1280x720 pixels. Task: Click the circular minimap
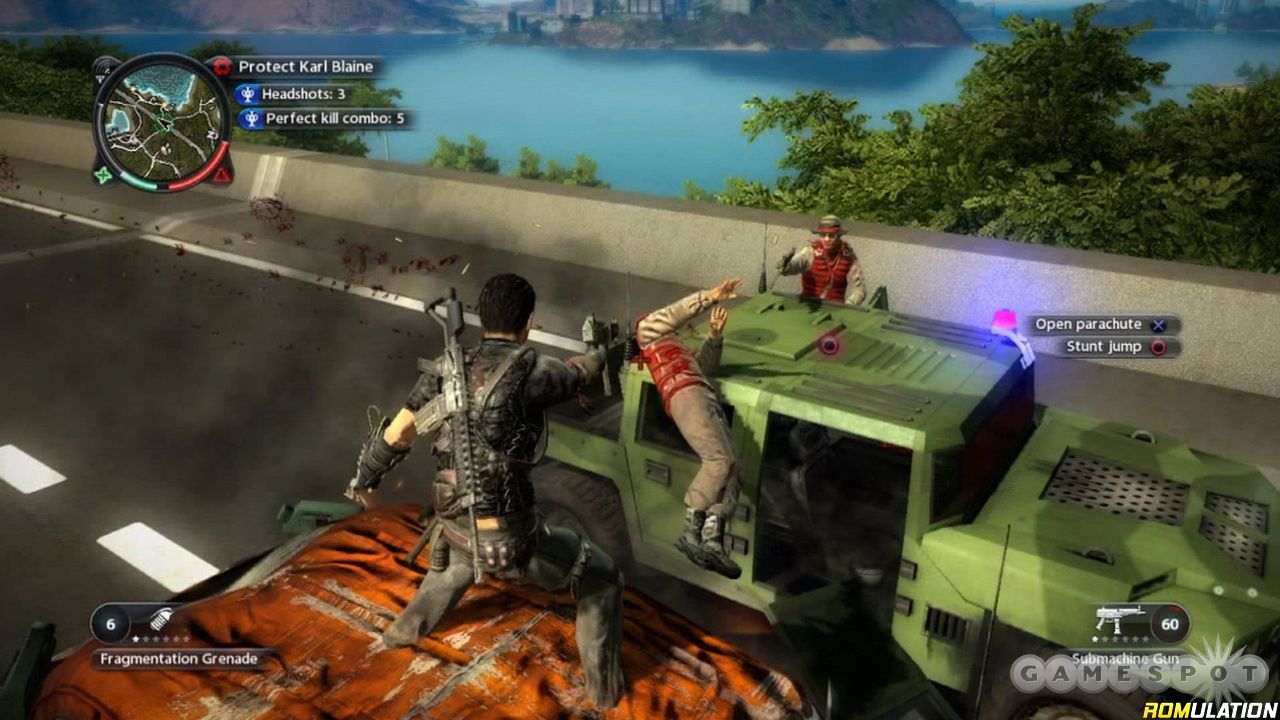pyautogui.click(x=162, y=119)
